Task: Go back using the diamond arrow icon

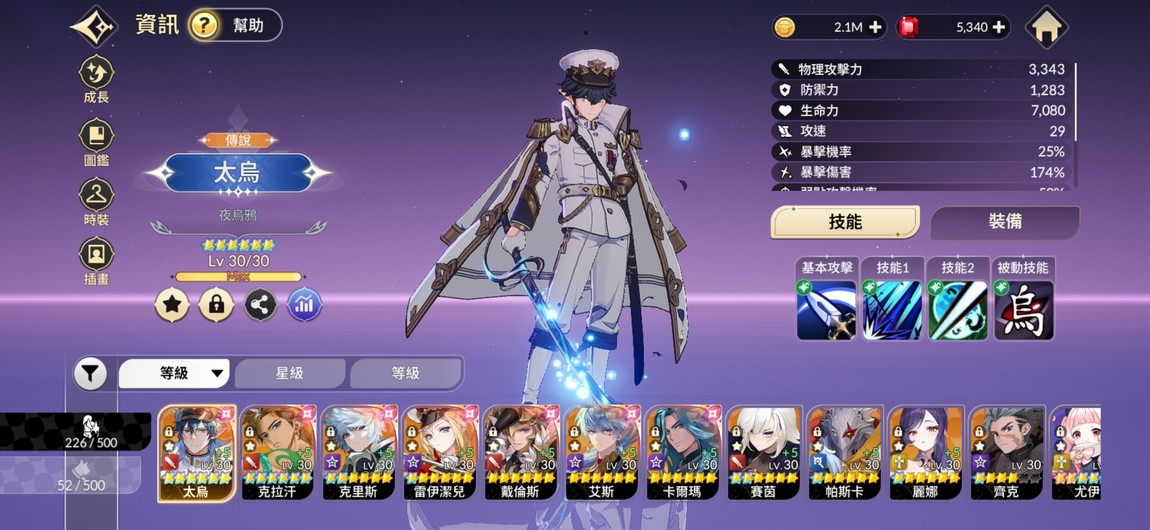Action: pyautogui.click(x=94, y=26)
